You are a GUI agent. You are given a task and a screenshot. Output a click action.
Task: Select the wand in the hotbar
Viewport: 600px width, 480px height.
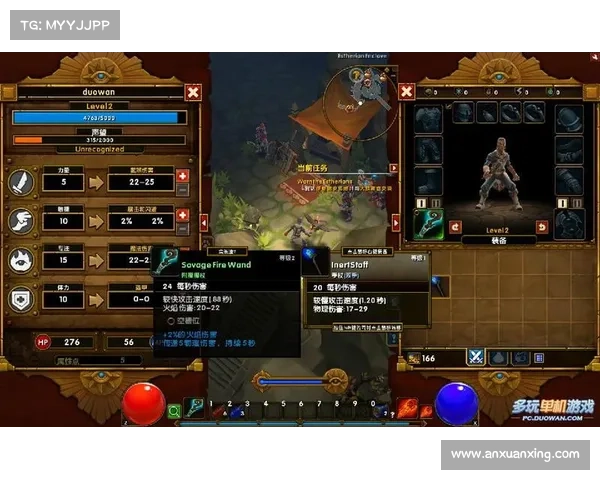pos(195,408)
